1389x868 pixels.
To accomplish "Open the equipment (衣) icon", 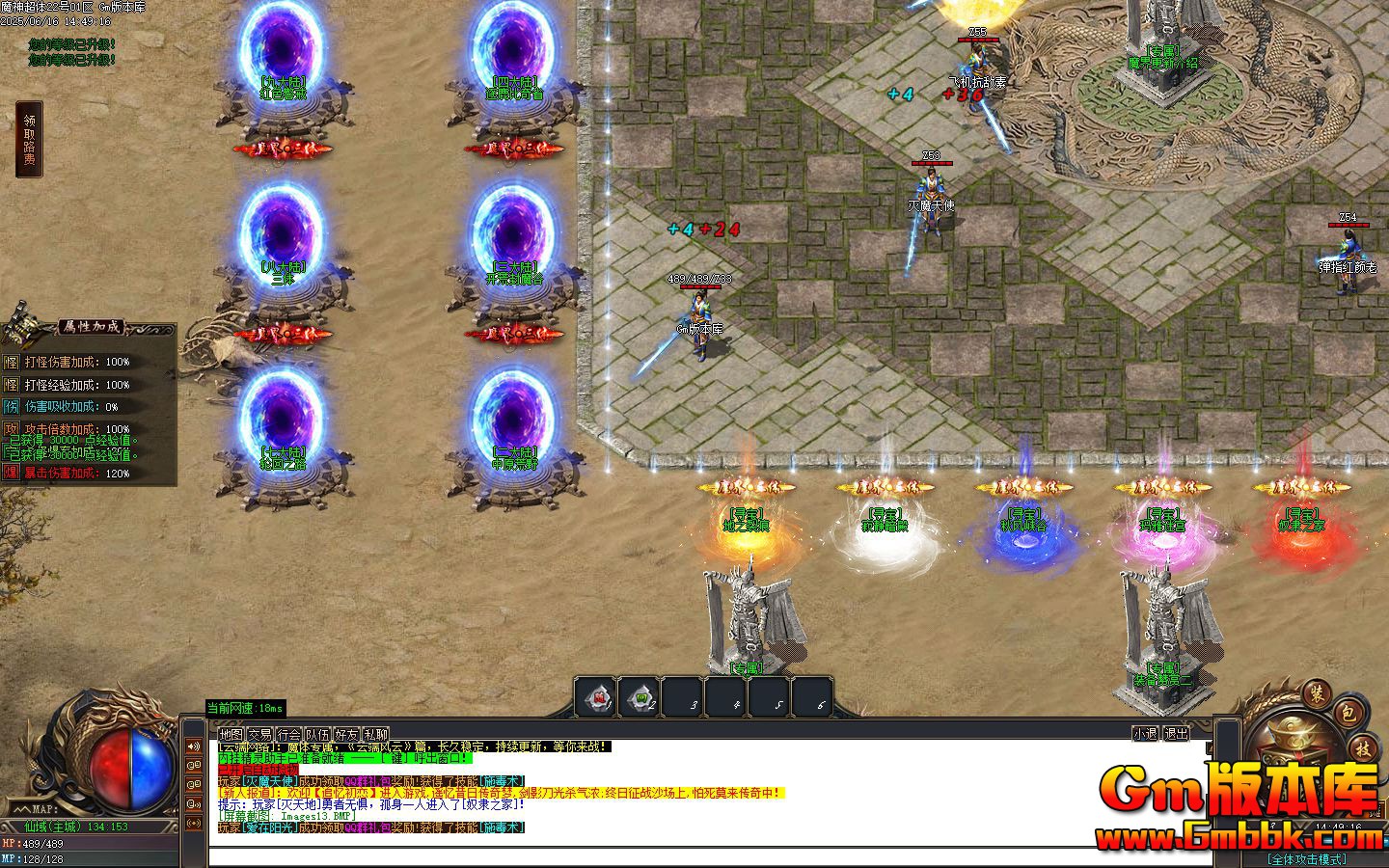I will [1315, 697].
